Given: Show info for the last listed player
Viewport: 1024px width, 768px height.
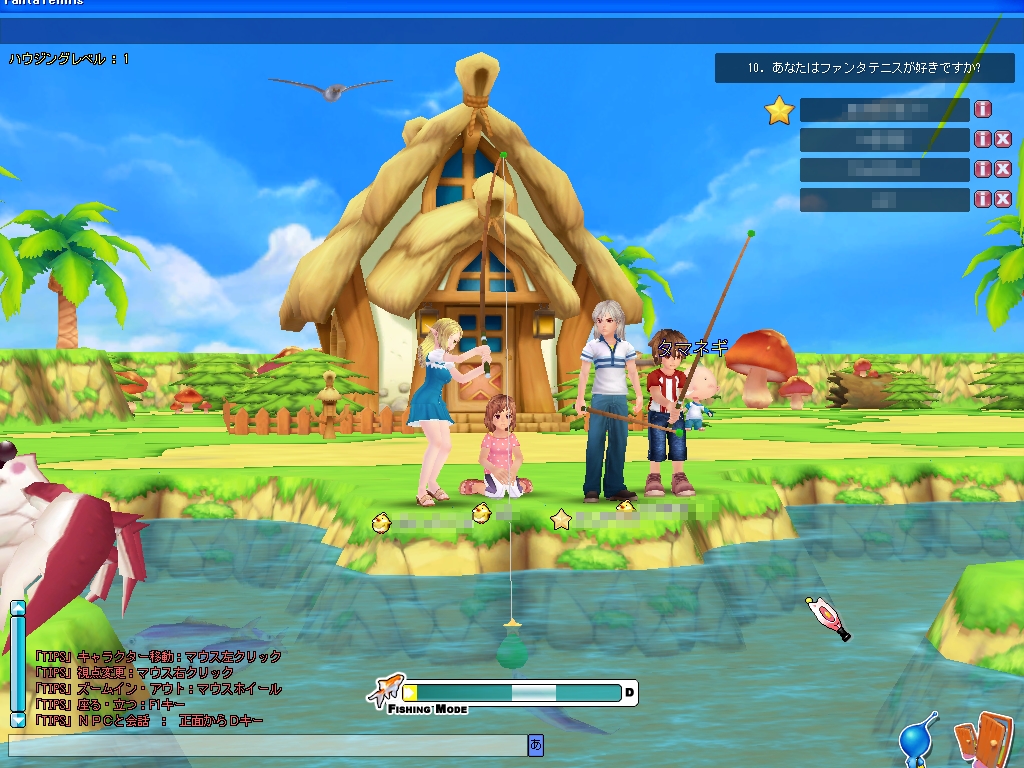Looking at the screenshot, I should pyautogui.click(x=983, y=199).
